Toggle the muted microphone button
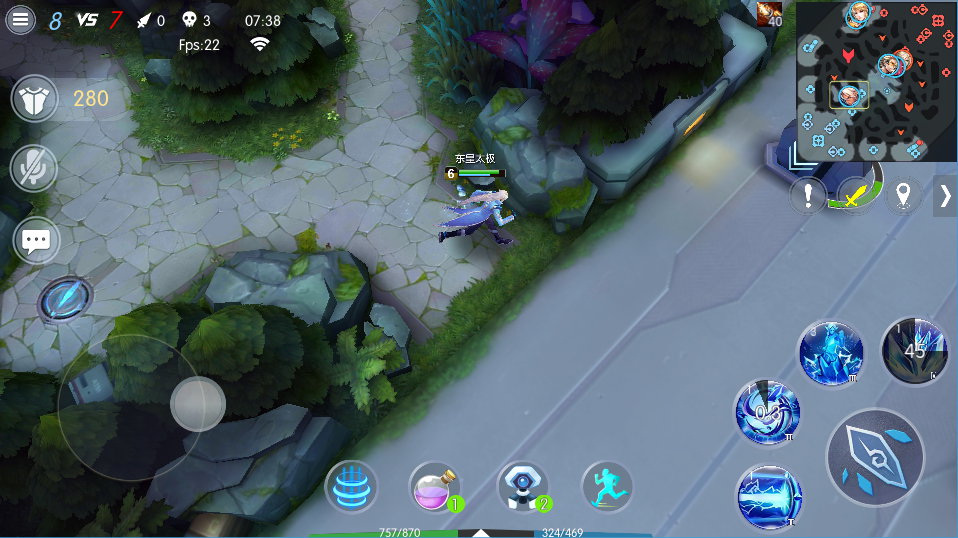Screen dimensions: 958x538 pyautogui.click(x=36, y=168)
